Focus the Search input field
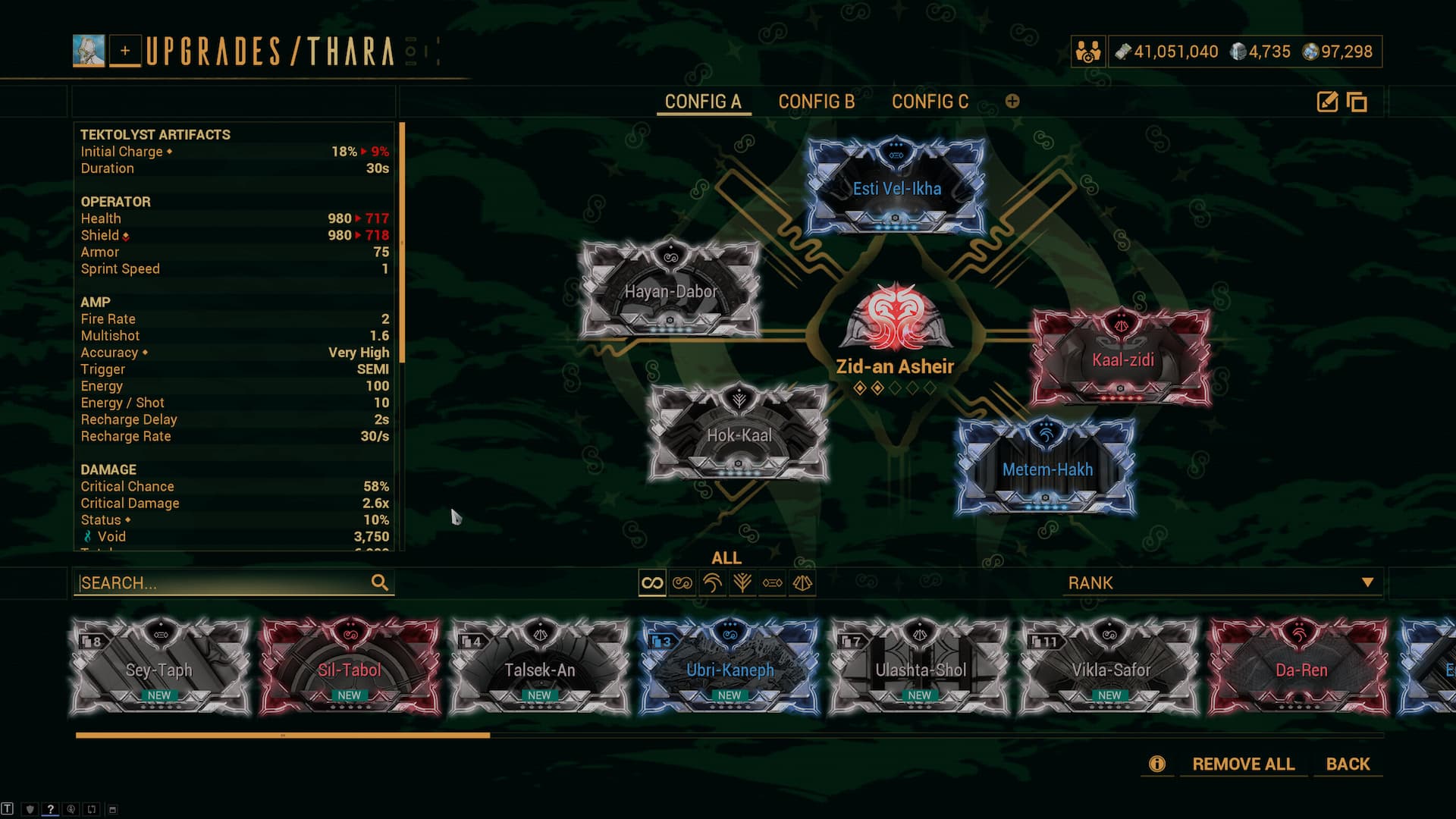This screenshot has height=819, width=1456. (224, 582)
